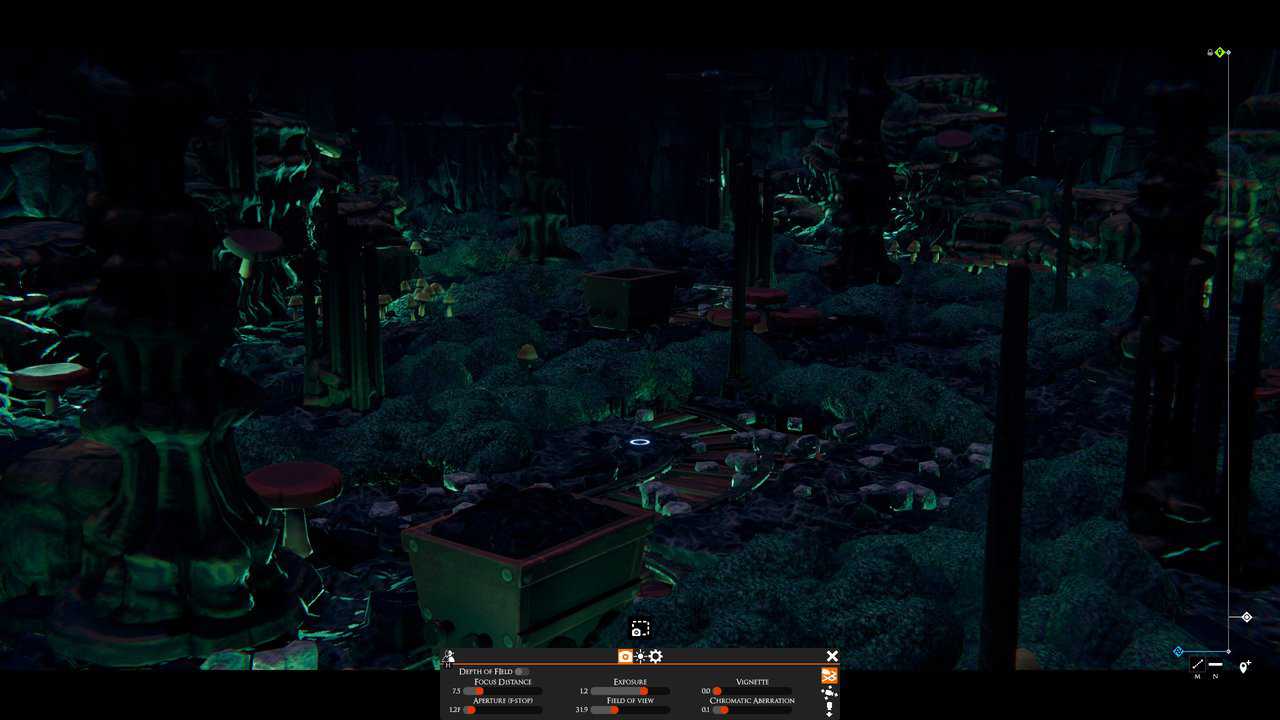Click the camera drone icon right of the panel
Image resolution: width=1280 pixels, height=720 pixels.
(828, 694)
